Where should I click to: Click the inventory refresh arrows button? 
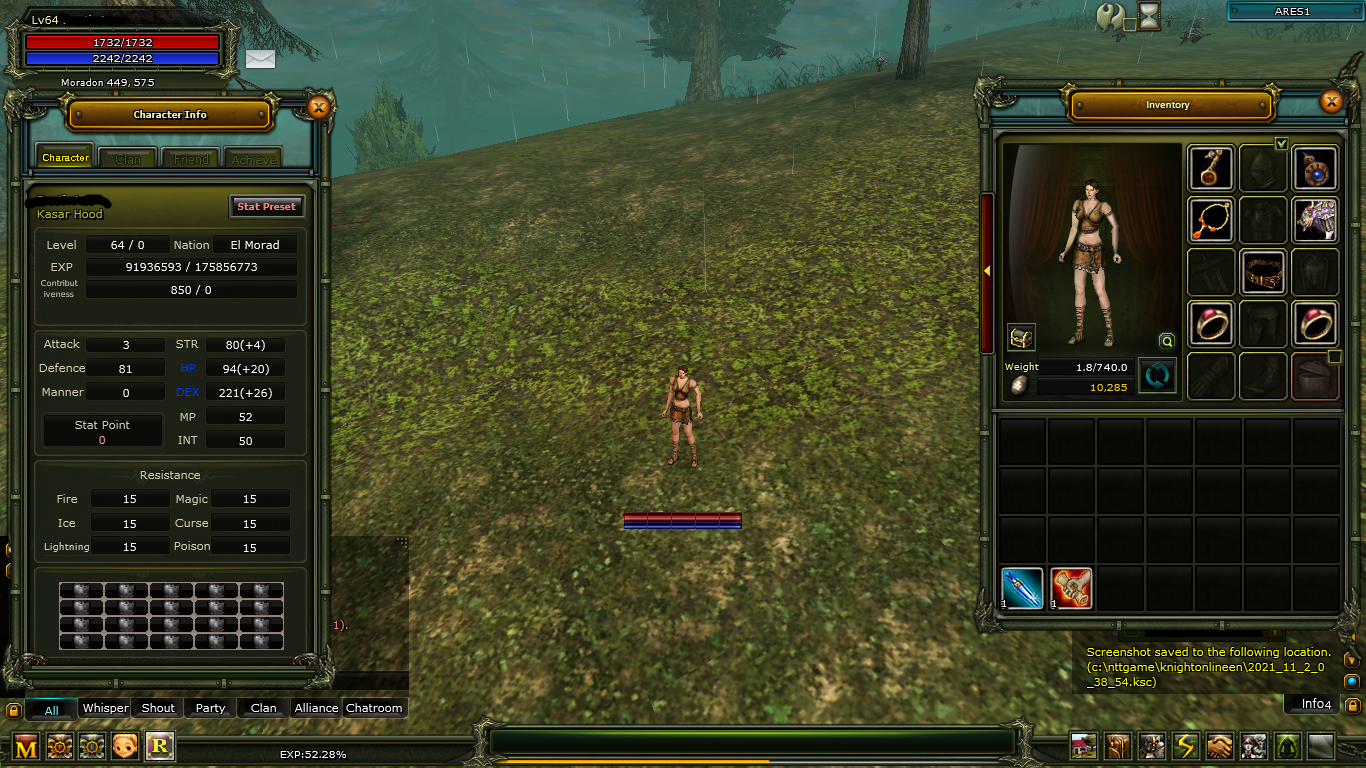[x=1157, y=376]
